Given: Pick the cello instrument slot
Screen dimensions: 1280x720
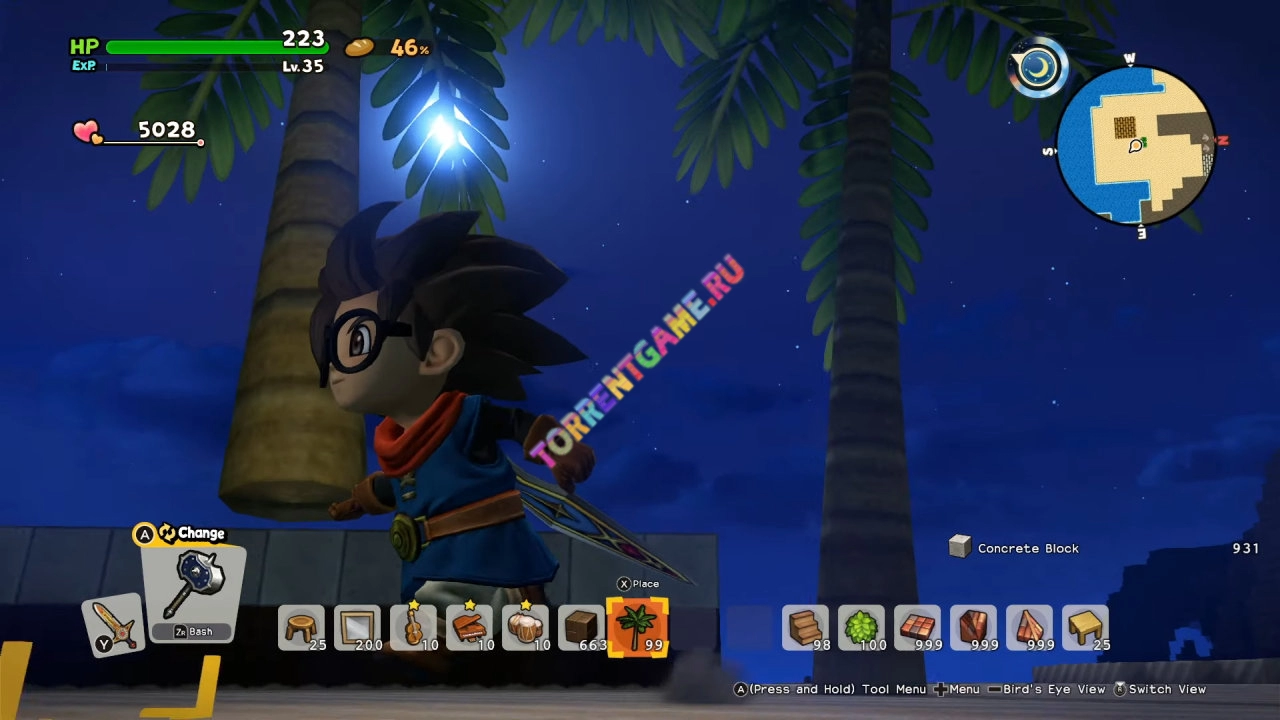Looking at the screenshot, I should [413, 628].
